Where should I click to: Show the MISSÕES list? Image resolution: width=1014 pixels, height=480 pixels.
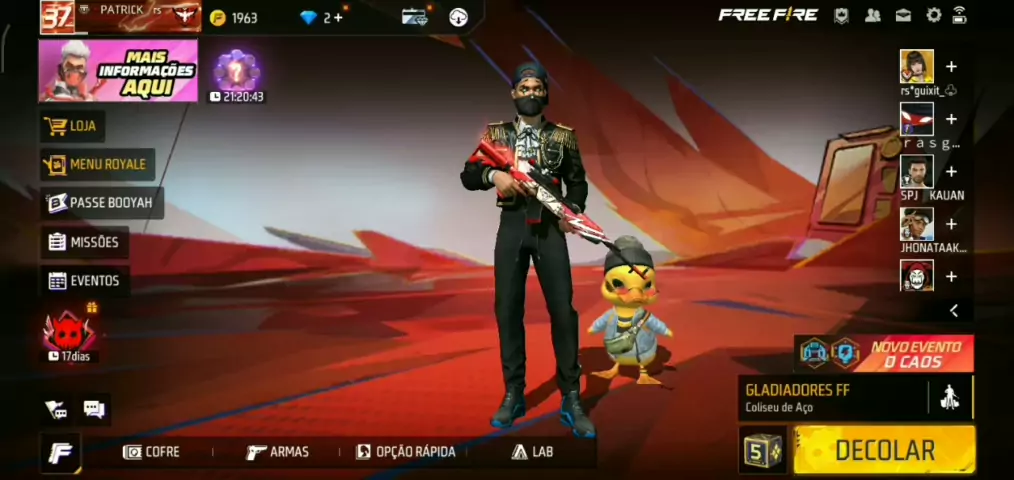point(84,242)
